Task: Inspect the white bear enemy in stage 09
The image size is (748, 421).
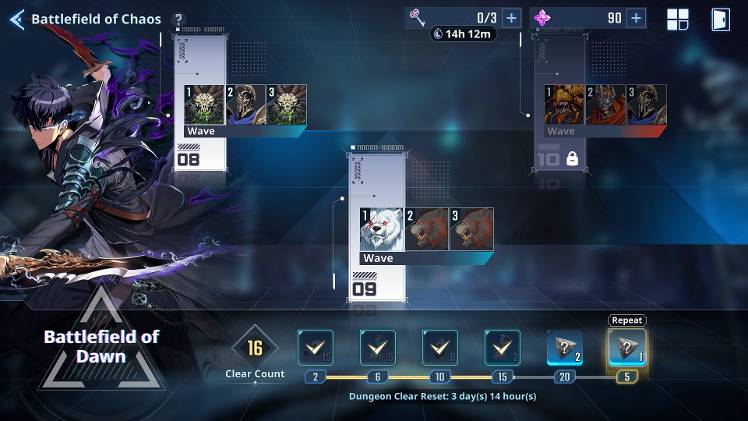Action: point(381,229)
